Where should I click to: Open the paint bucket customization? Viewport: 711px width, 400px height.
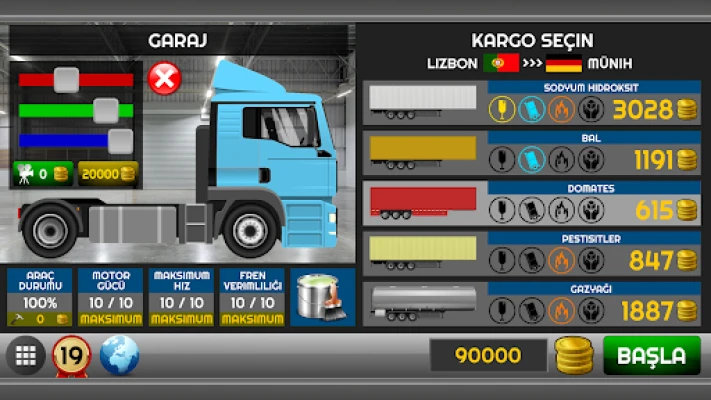[322, 297]
